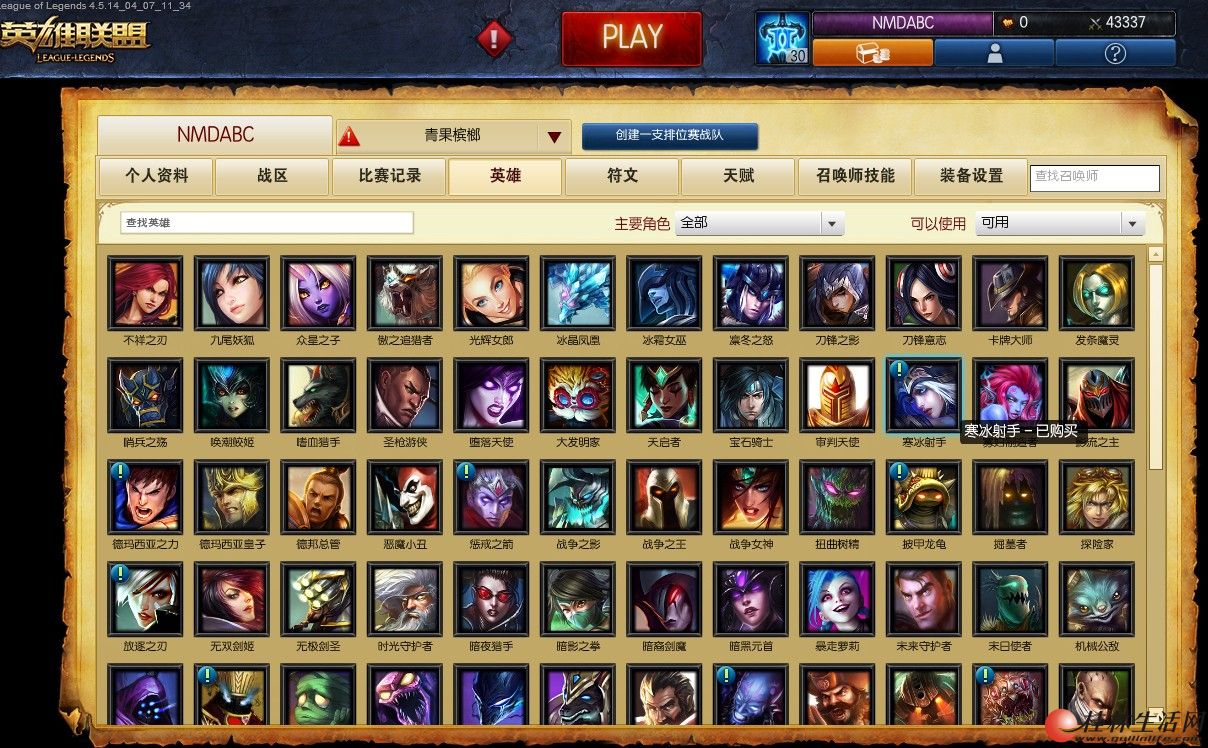Image resolution: width=1208 pixels, height=748 pixels.
Task: Click the 创建一支排位赛战队 button
Action: click(669, 136)
